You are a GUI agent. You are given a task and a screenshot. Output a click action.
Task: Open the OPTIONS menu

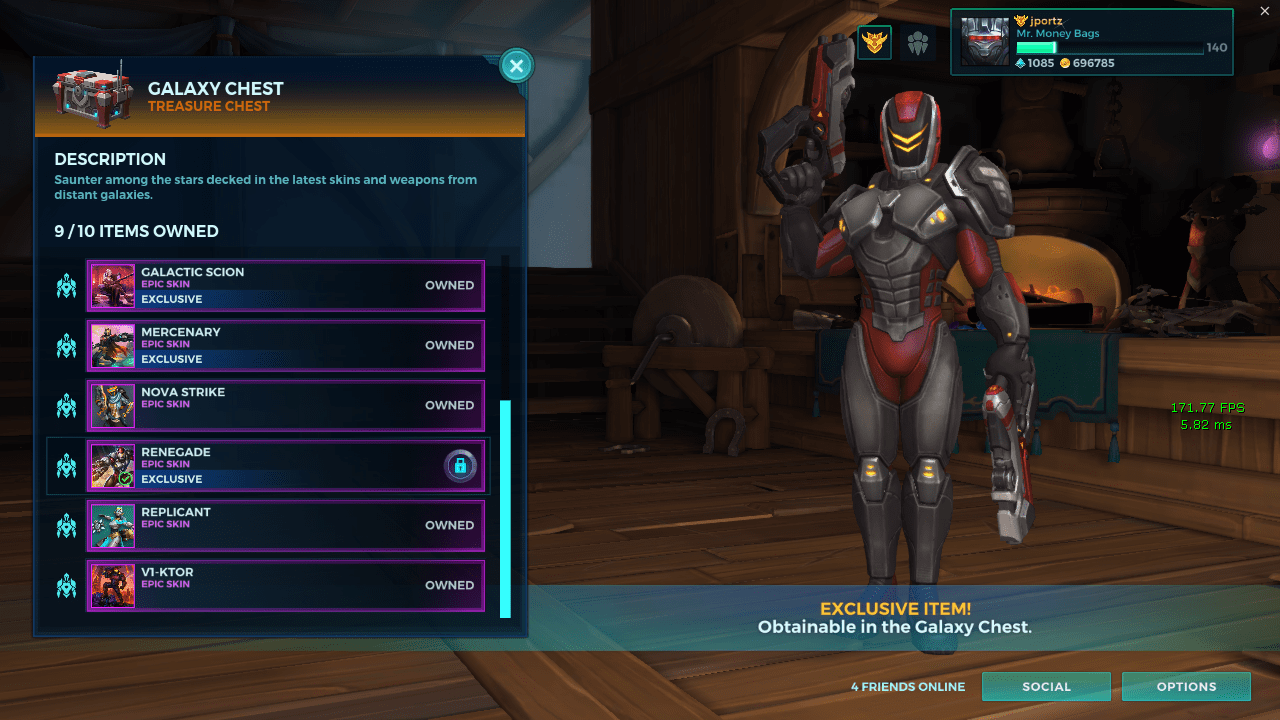1186,687
